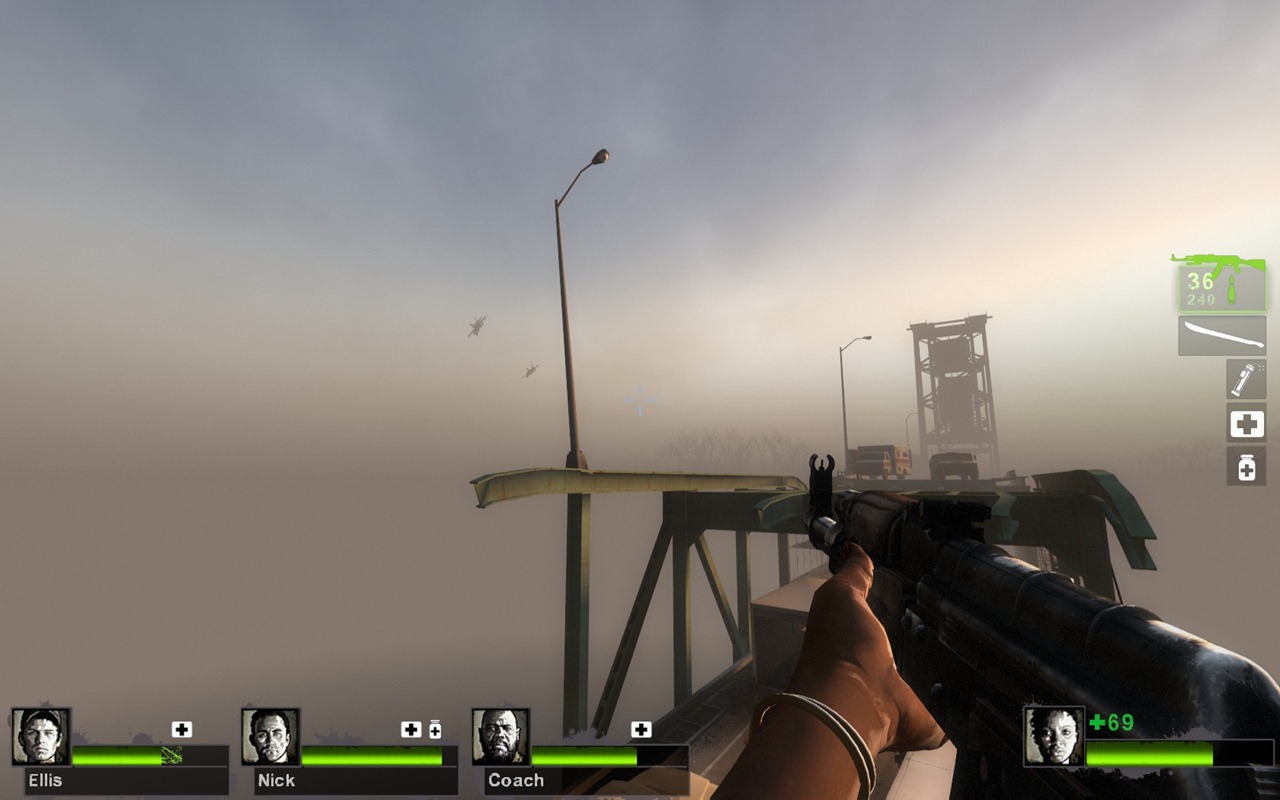This screenshot has width=1280, height=800.
Task: Click the pills icon above Nick's panel
Action: coord(435,729)
